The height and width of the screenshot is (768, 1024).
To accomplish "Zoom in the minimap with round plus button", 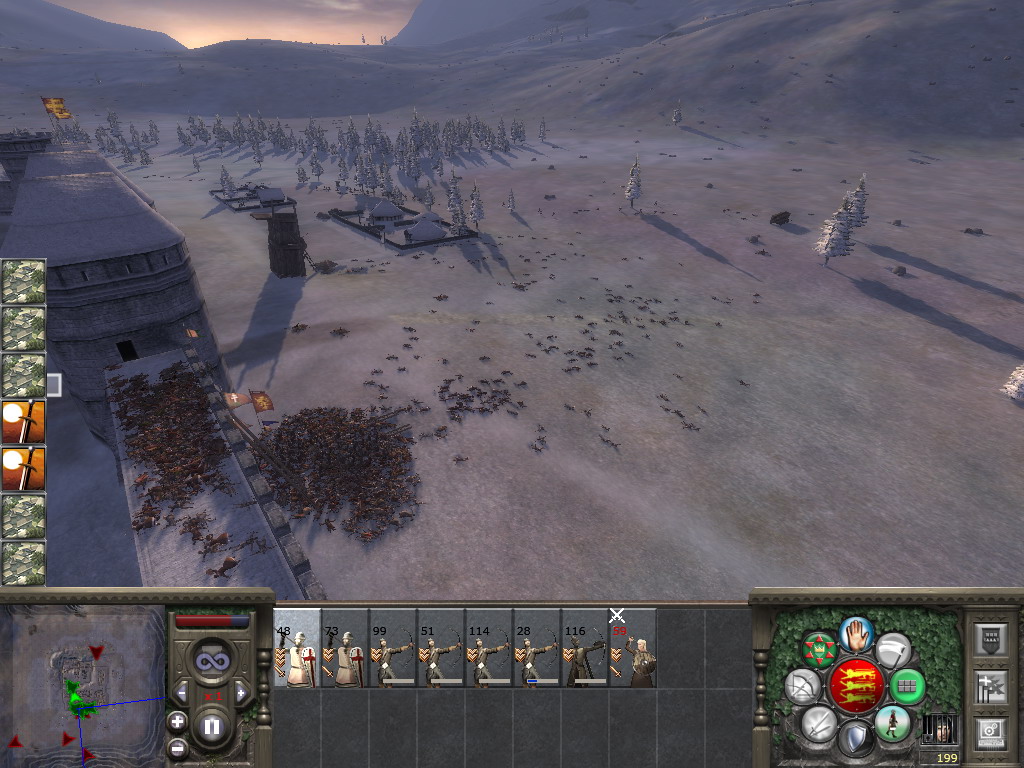I will click(177, 720).
